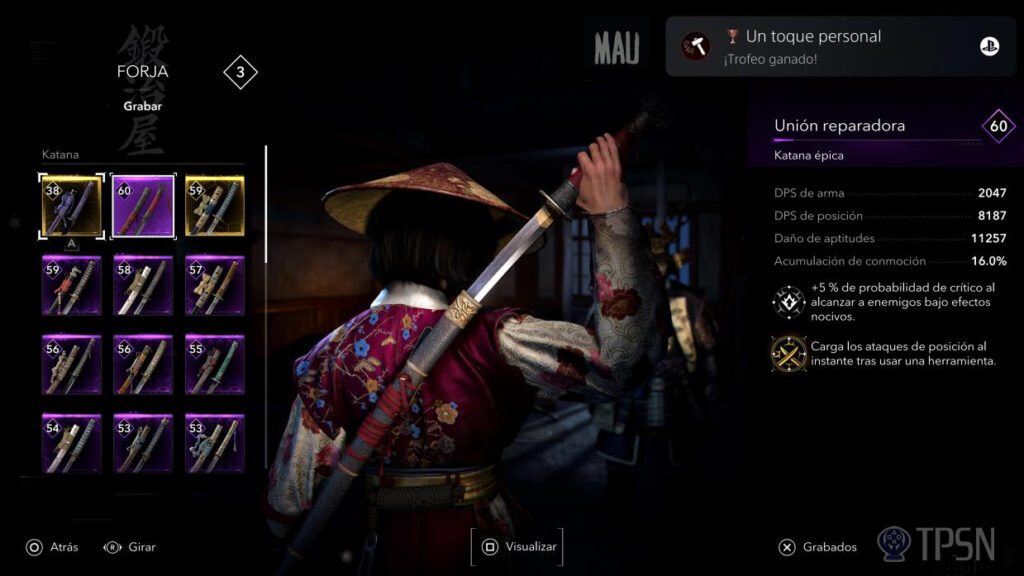Choose the level 60 epic katana slot
This screenshot has height=576, width=1024.
[x=143, y=206]
